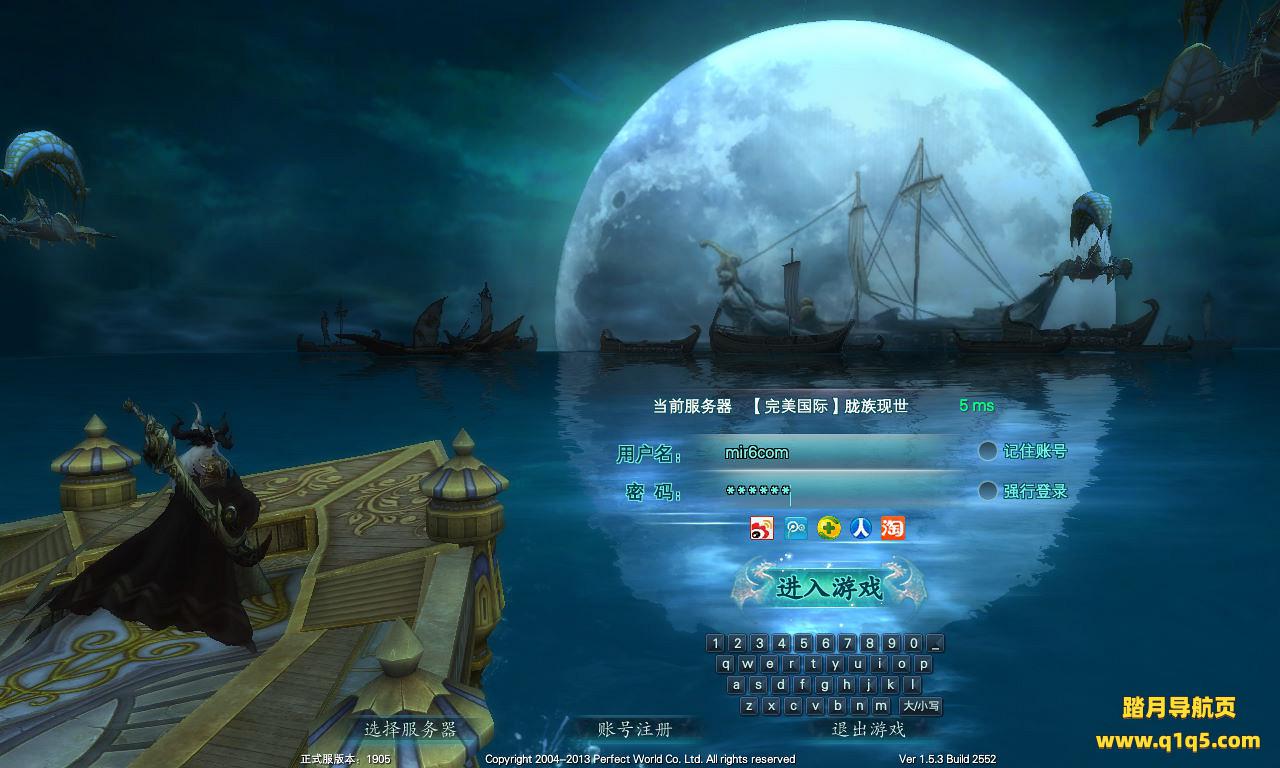1280x768 pixels.
Task: Click the underscore key on the virtual keyboard
Action: [935, 643]
